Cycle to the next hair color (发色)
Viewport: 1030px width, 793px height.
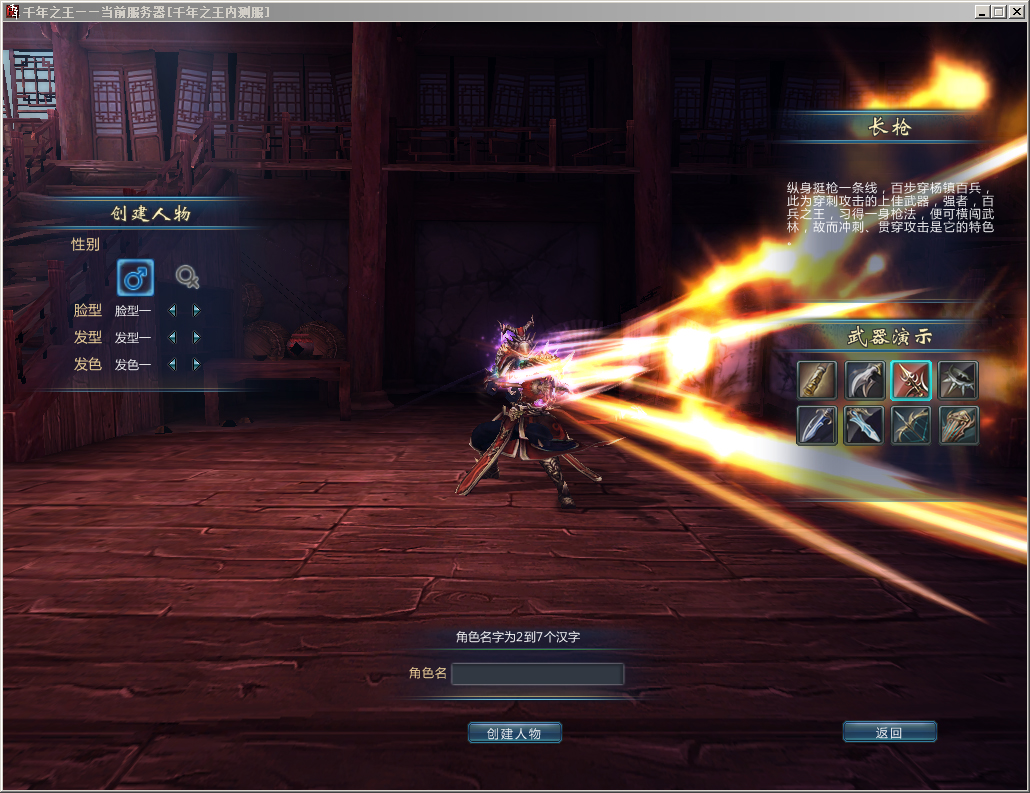pyautogui.click(x=196, y=365)
